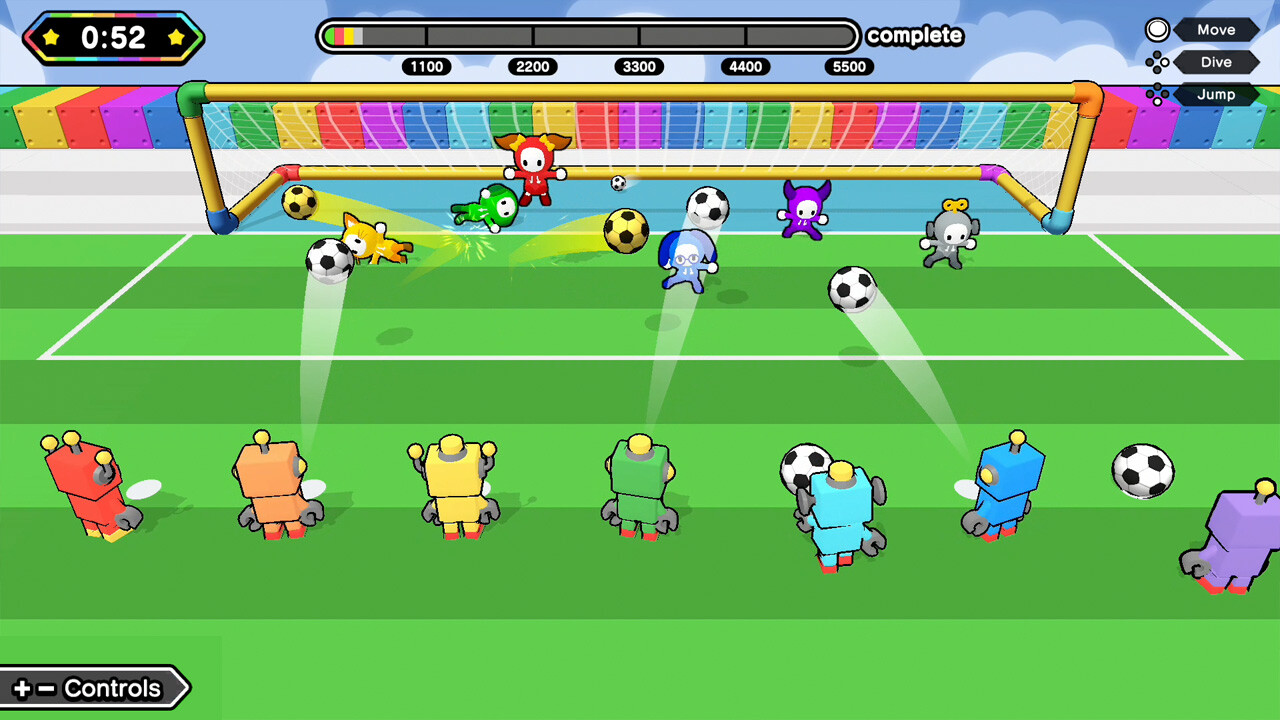1280x720 pixels.
Task: Click the D-pad icon beside Dive
Action: [1156, 61]
